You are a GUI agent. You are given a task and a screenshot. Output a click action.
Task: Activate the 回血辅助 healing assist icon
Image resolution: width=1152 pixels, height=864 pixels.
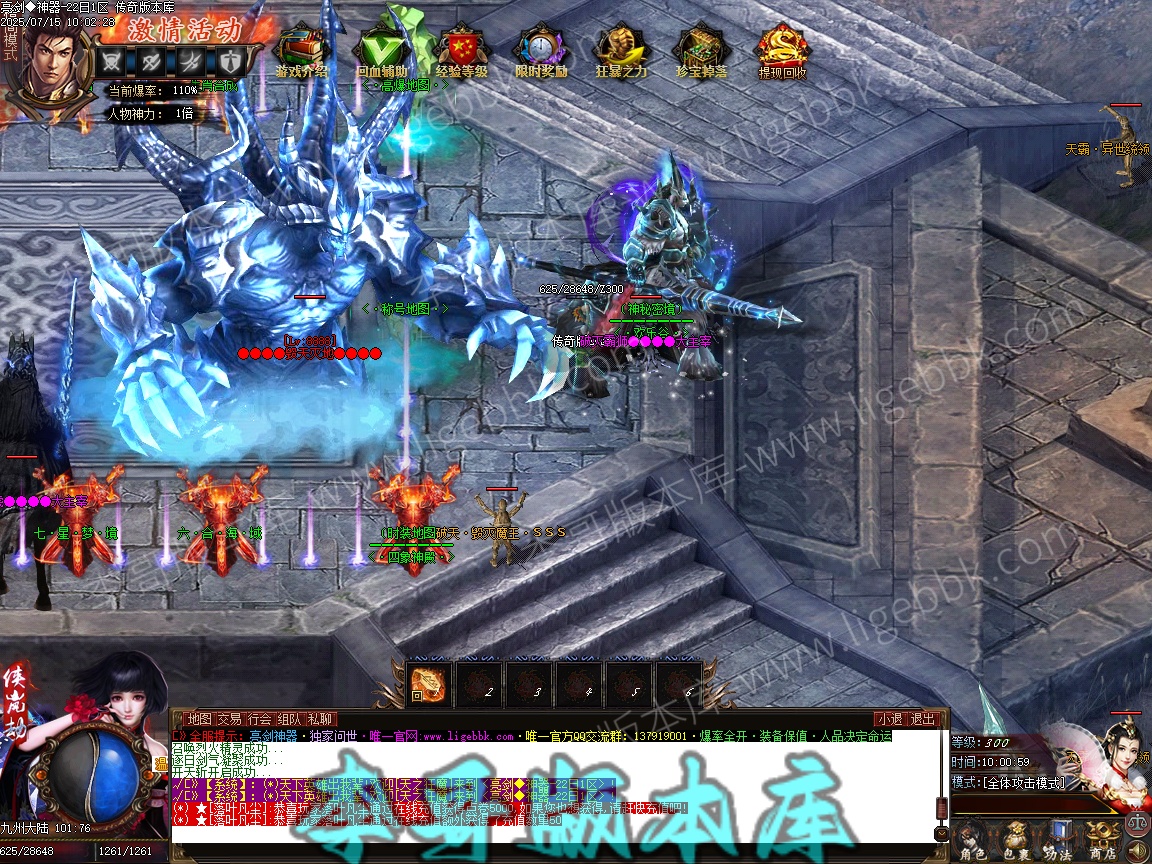tap(381, 50)
